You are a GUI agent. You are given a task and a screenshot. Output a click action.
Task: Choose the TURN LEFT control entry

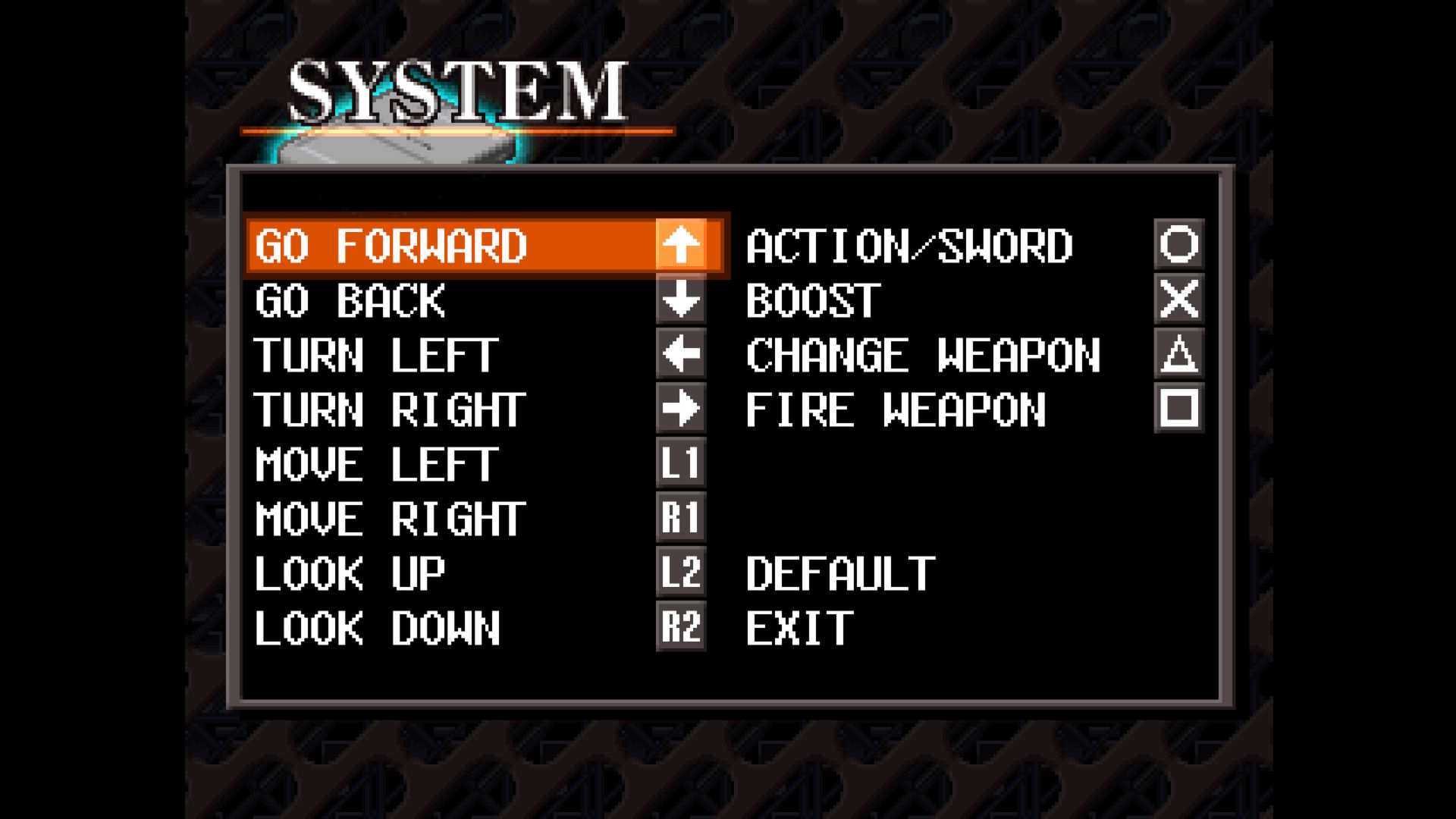[375, 355]
